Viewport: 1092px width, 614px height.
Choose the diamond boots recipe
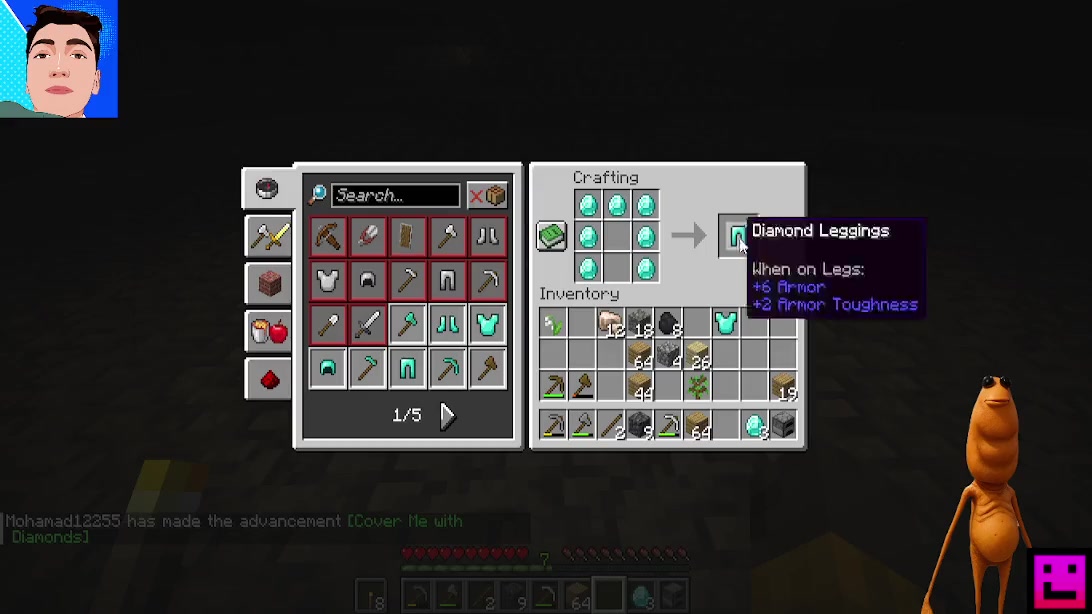coord(447,324)
